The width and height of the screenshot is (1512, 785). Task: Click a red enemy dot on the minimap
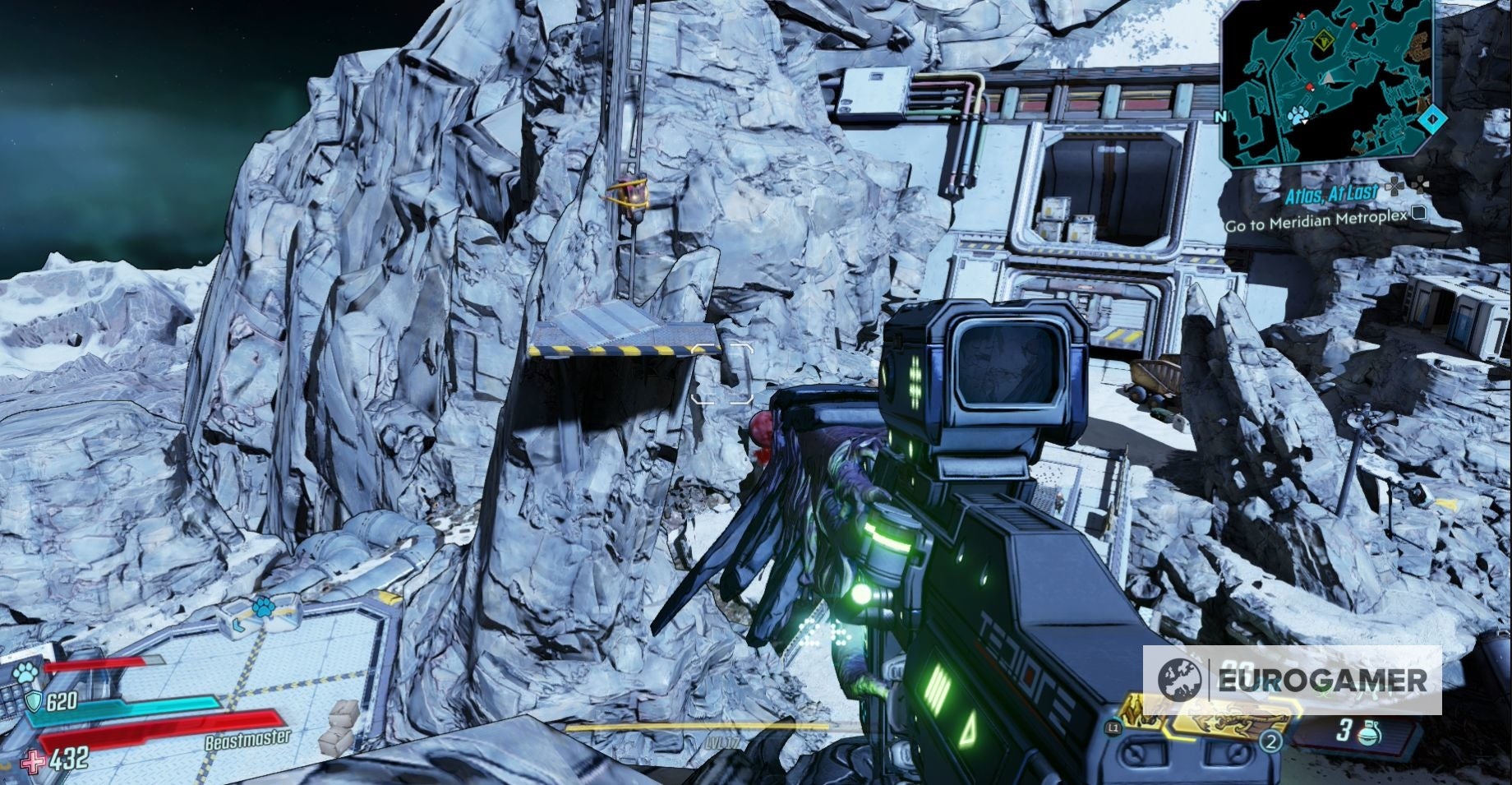pyautogui.click(x=1308, y=86)
